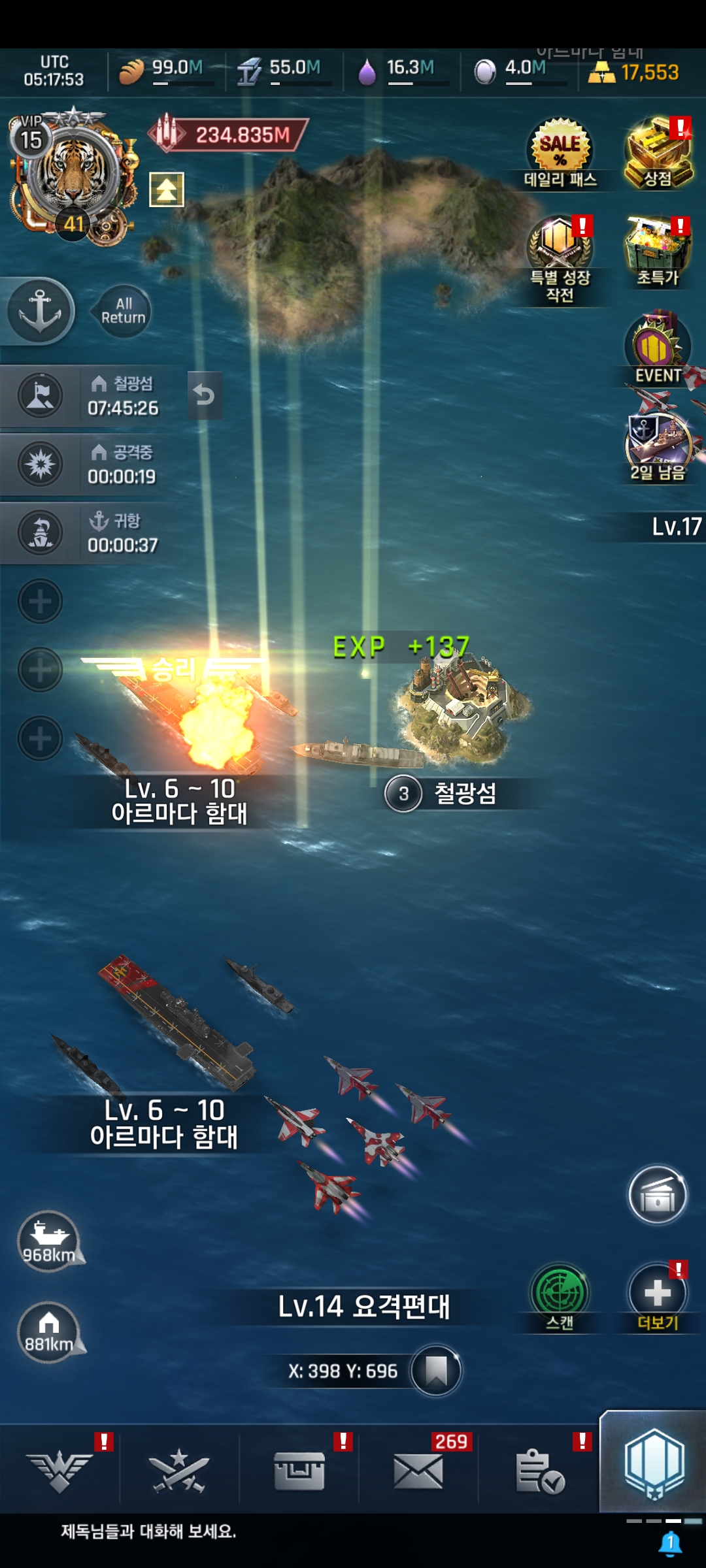Bookmark the current coordinates
This screenshot has height=1568, width=706.
[x=436, y=1370]
